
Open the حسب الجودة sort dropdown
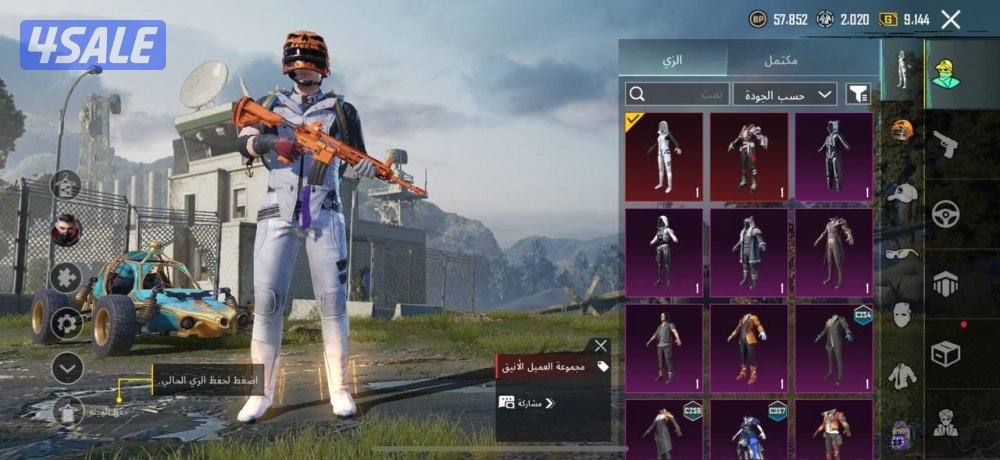point(785,94)
